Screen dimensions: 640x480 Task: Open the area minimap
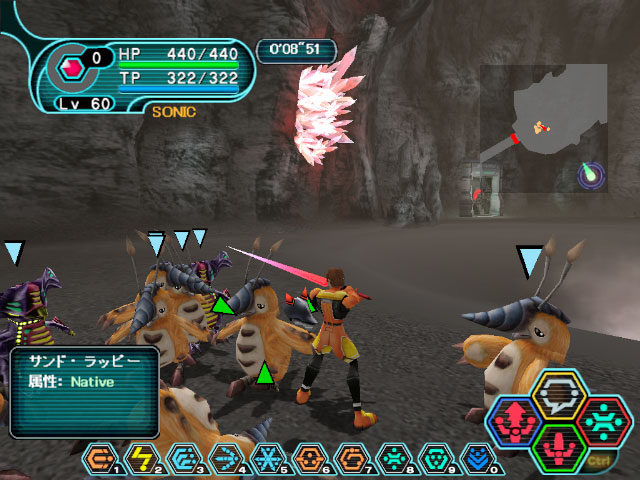543,127
